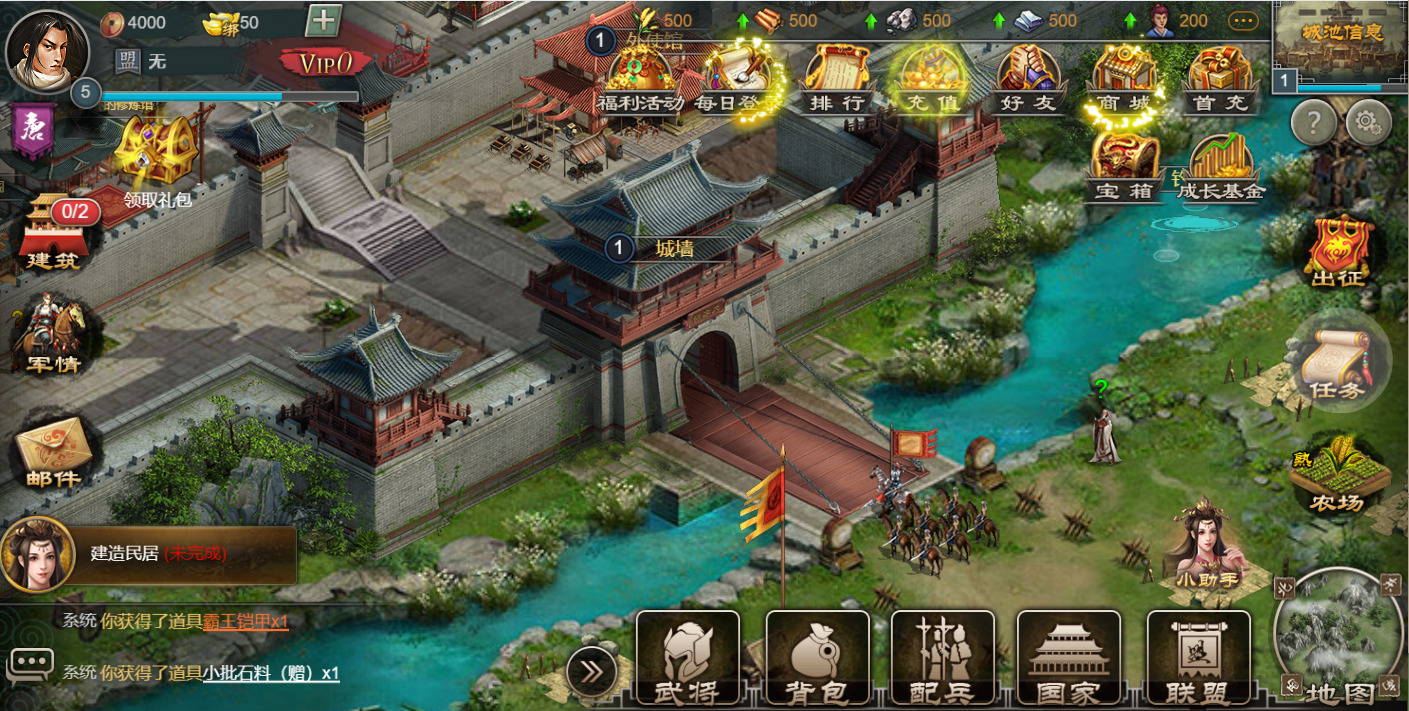Open the 联盟 alliance menu

pos(1198,656)
